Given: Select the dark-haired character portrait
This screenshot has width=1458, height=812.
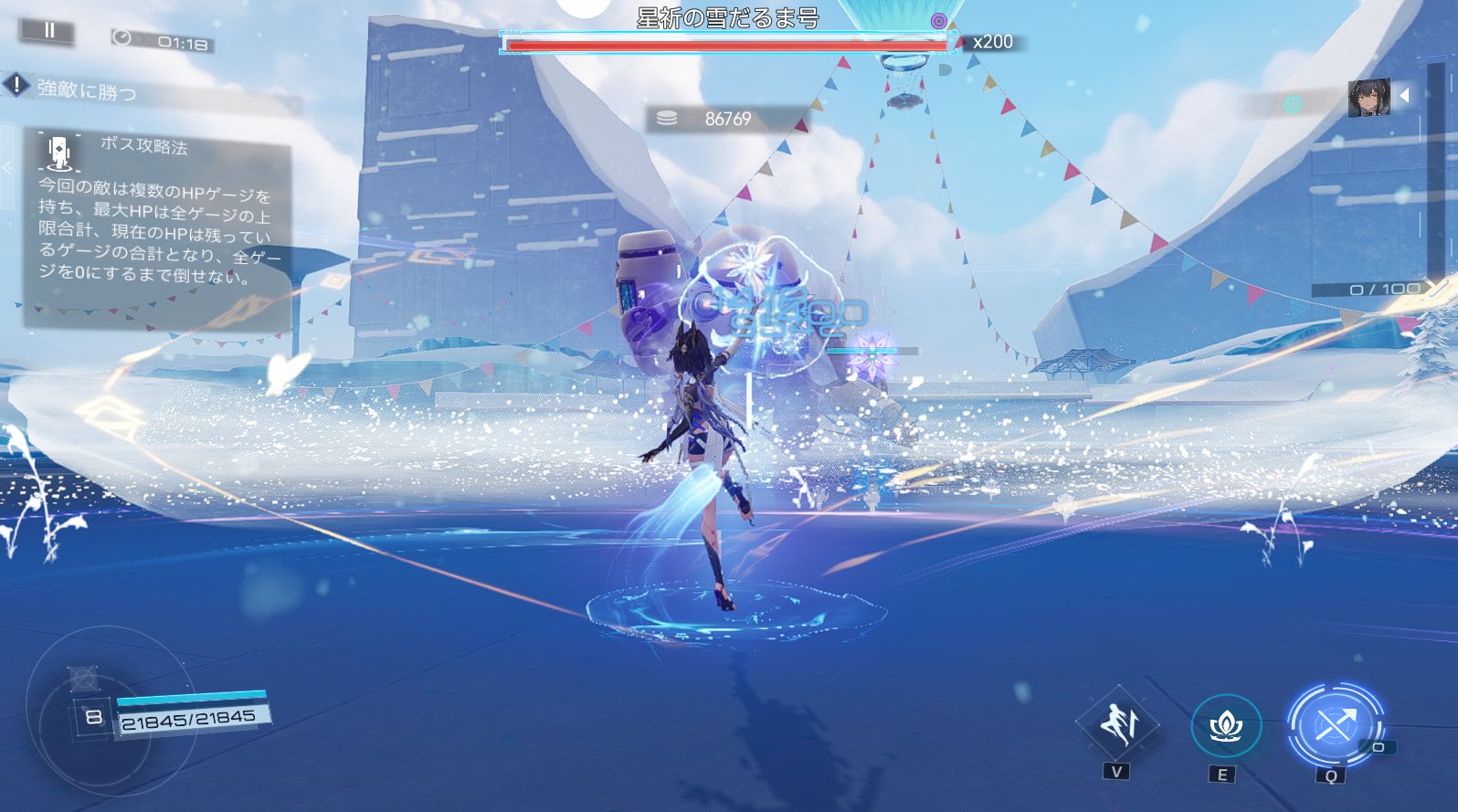Looking at the screenshot, I should (1368, 99).
